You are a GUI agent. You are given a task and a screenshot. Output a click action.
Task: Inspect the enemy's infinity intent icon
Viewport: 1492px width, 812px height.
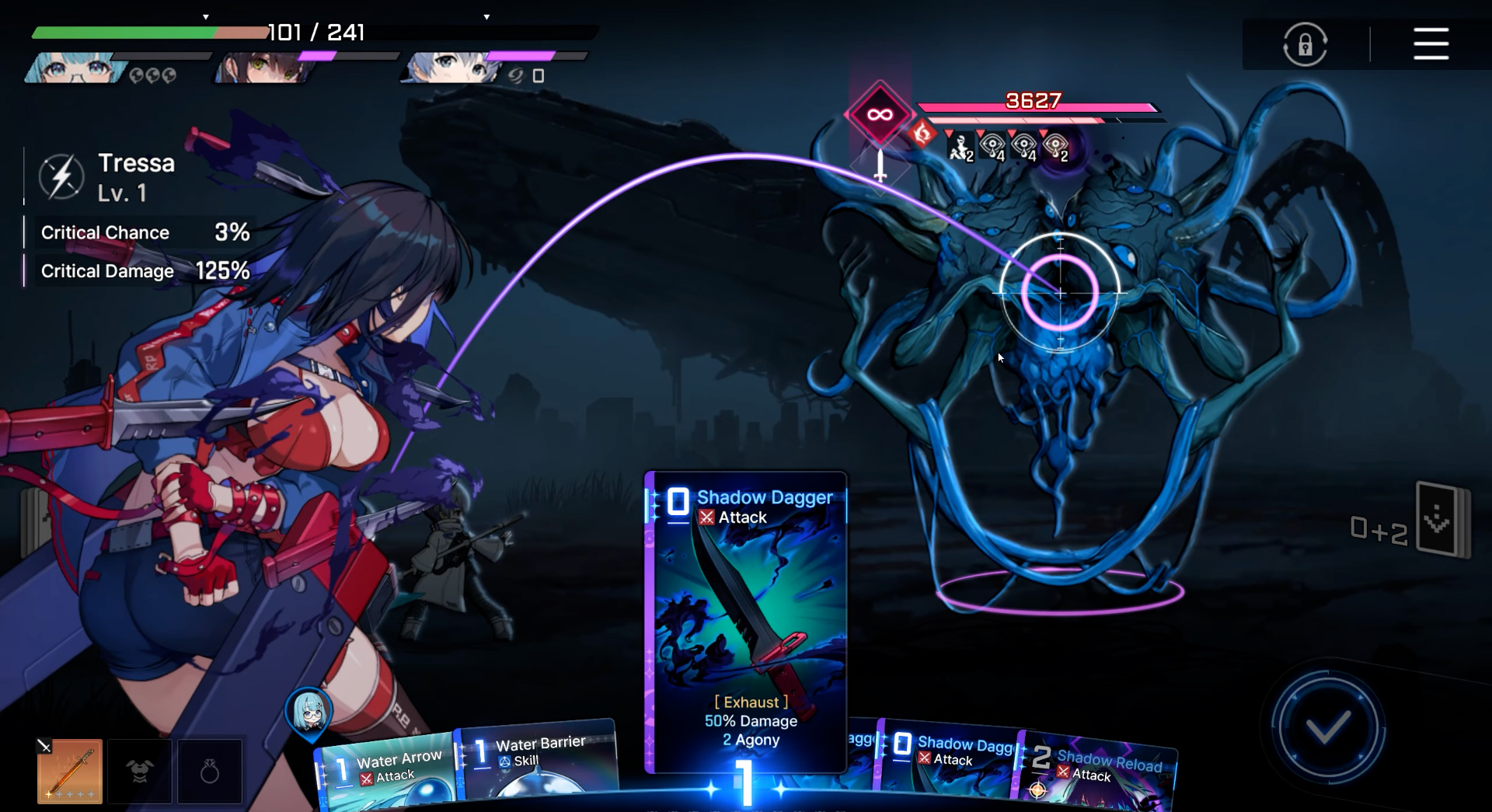click(x=879, y=115)
